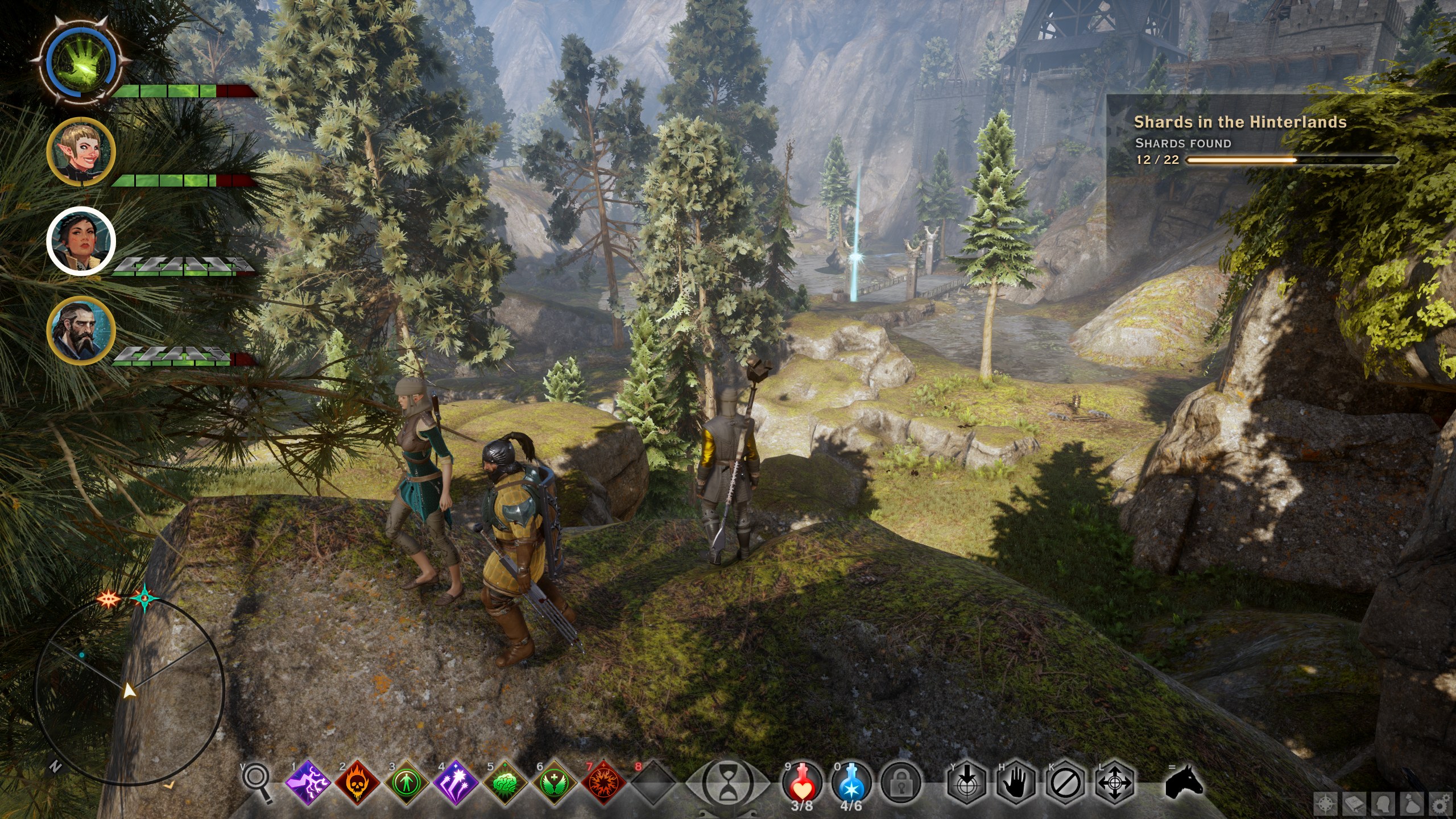
Task: Drink the red health potion
Action: pos(802,784)
